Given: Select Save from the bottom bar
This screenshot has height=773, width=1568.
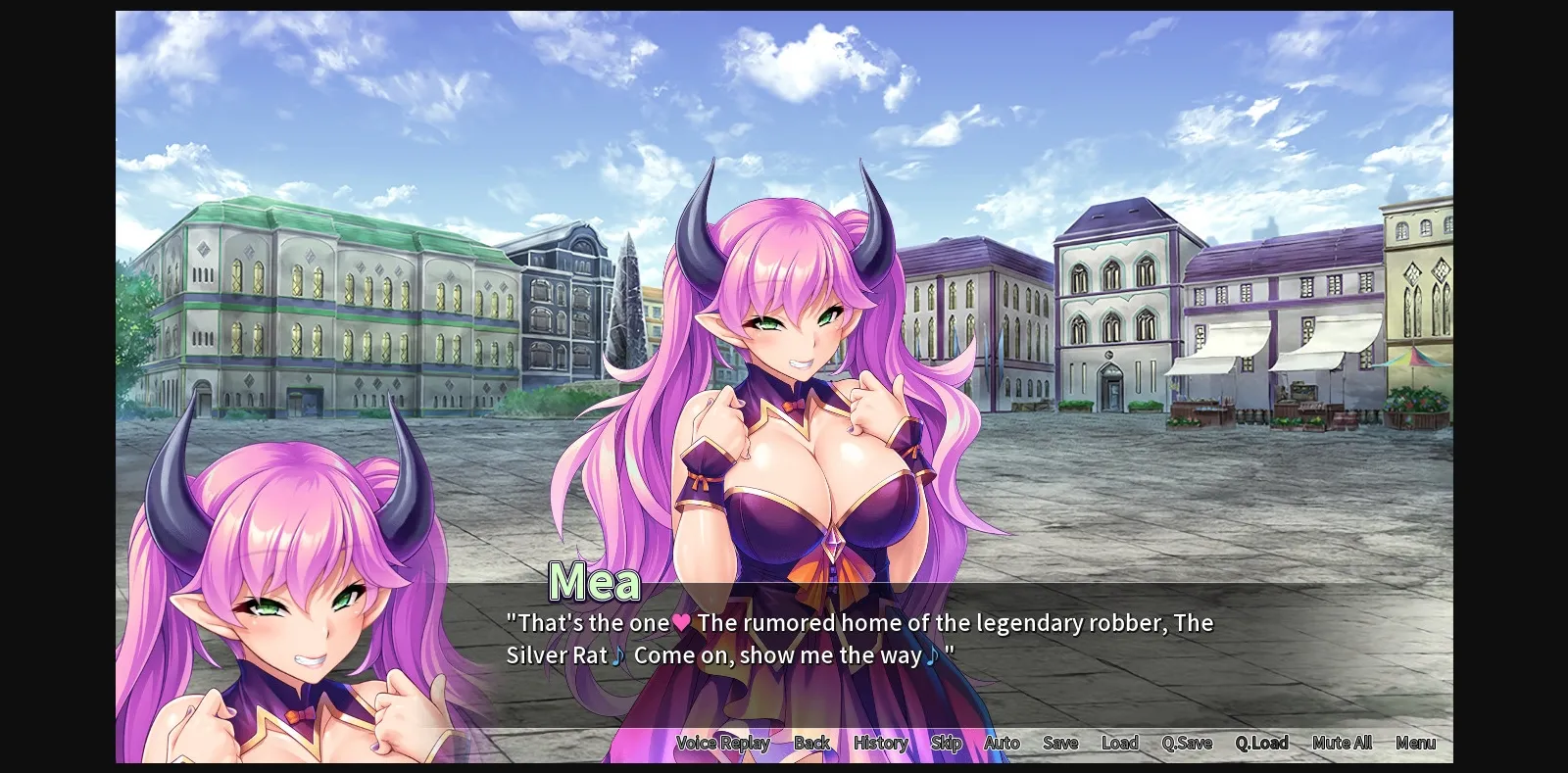Looking at the screenshot, I should click(x=1059, y=743).
